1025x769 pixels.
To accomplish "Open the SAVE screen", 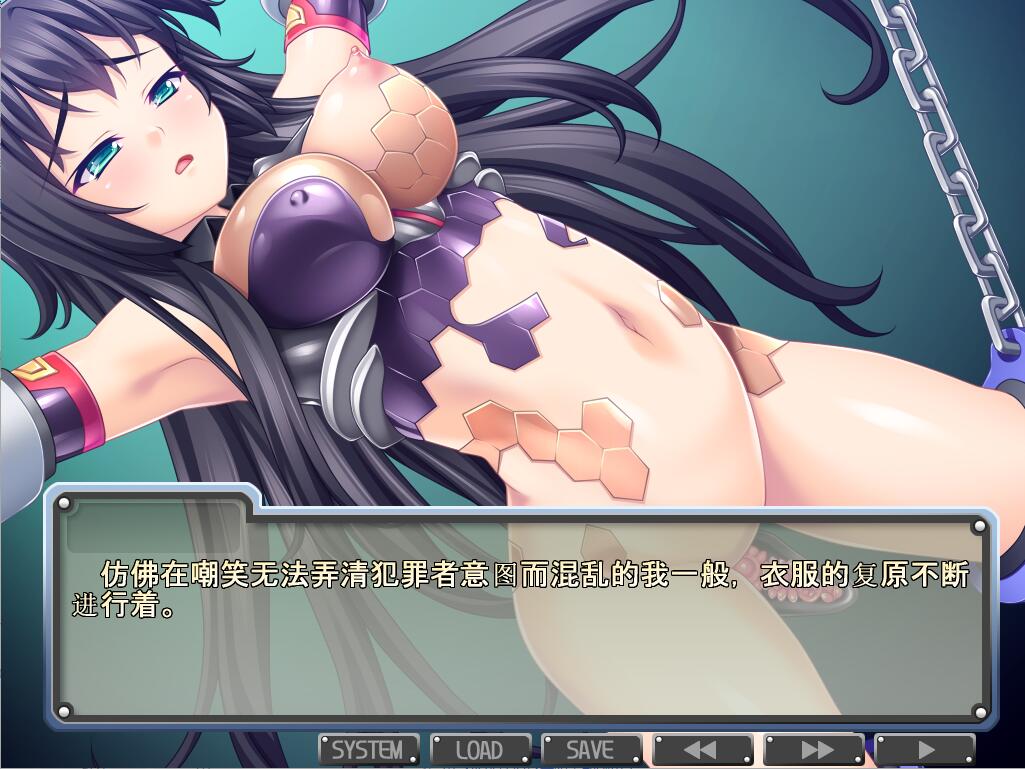I will tap(591, 749).
